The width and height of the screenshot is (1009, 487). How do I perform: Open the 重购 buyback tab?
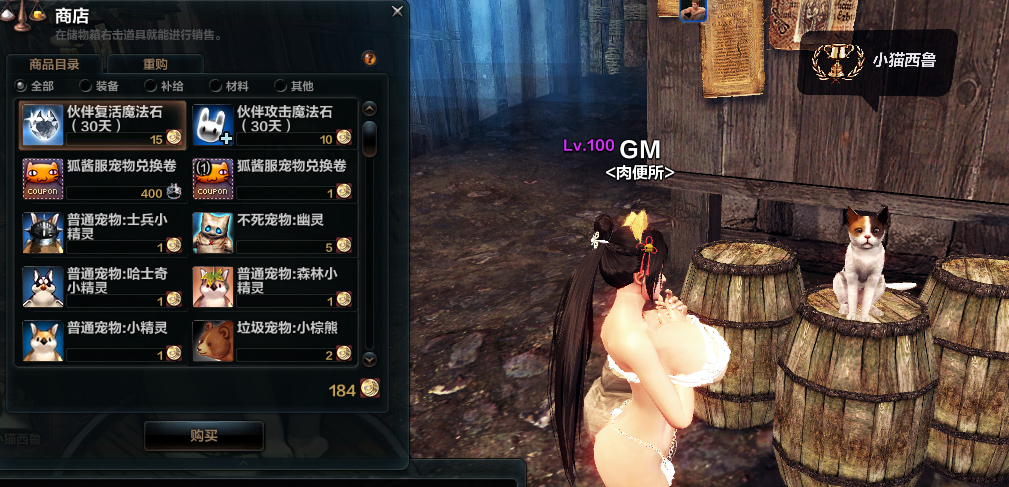click(x=155, y=64)
